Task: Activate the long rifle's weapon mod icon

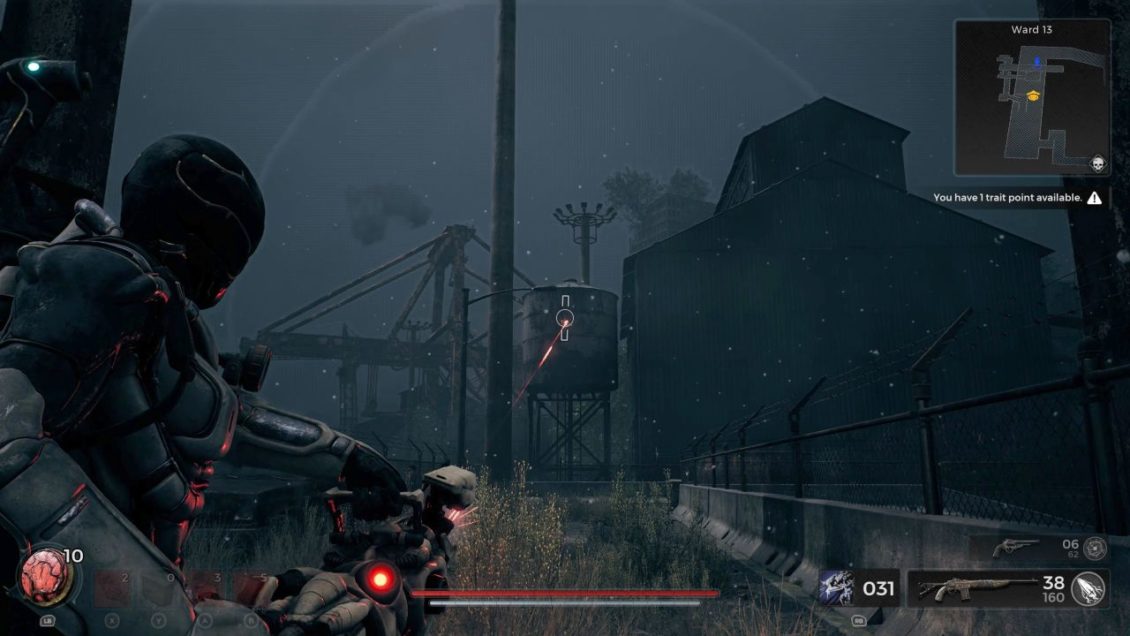Action: [x=1089, y=588]
